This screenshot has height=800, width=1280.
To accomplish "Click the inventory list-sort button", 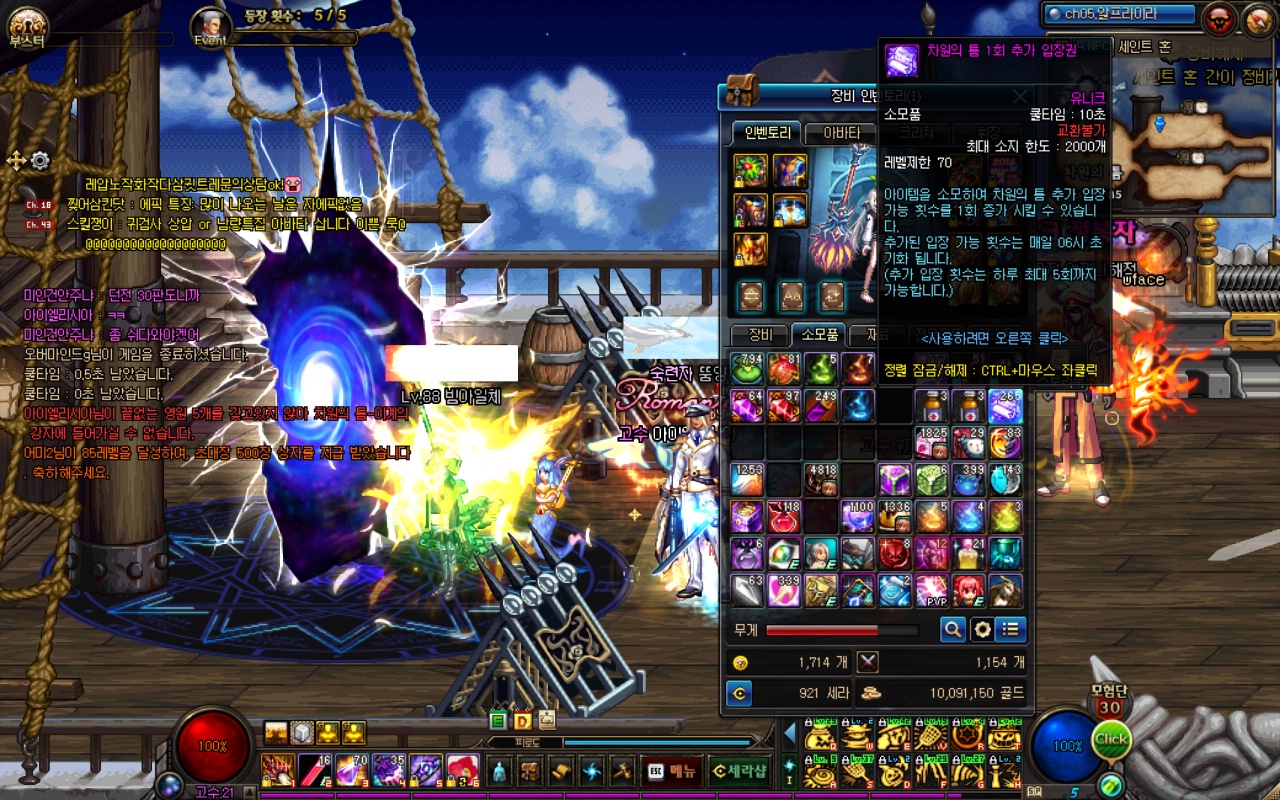I will [x=1012, y=629].
